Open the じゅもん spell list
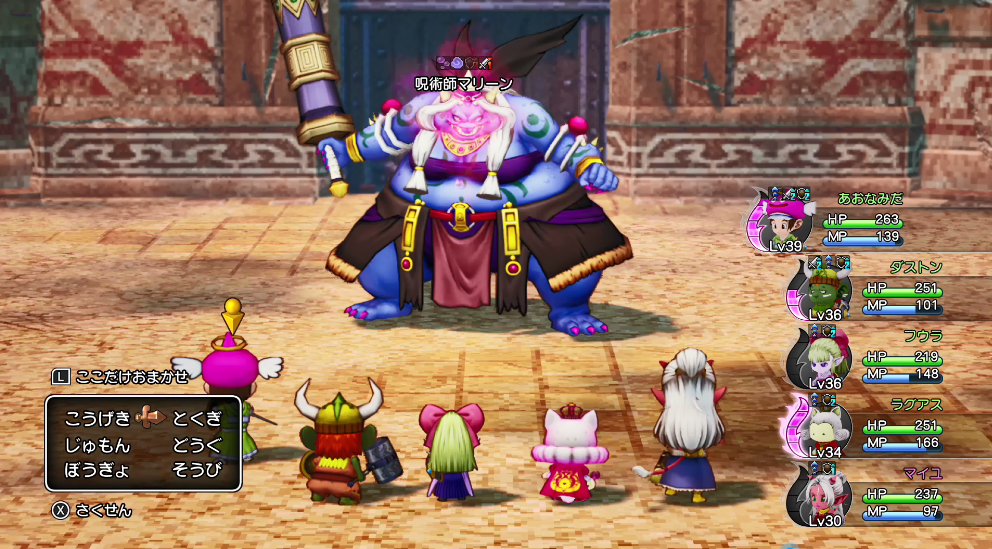Viewport: 992px width, 549px height. pos(97,443)
